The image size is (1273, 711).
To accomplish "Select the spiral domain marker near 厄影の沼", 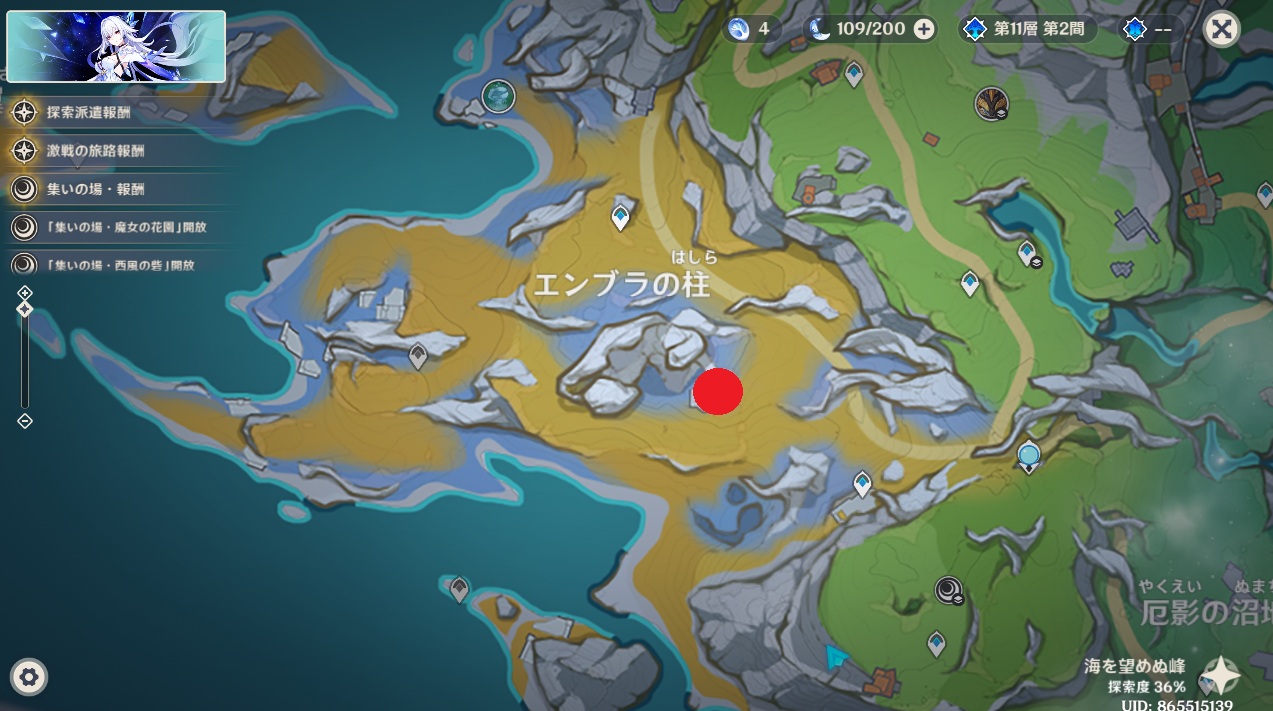I will [x=949, y=591].
